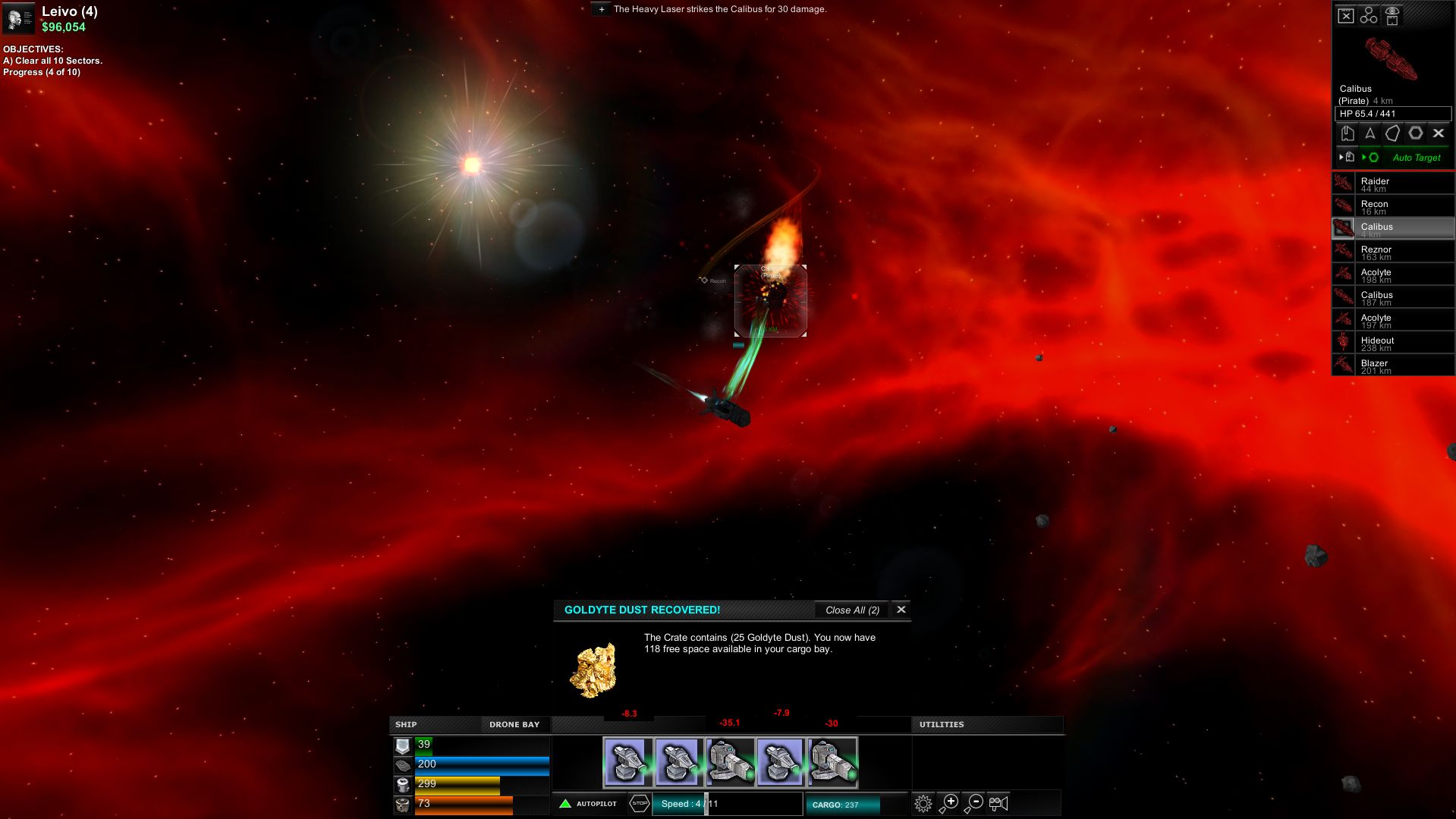Switch to the DRONE BAY tab

(x=514, y=725)
